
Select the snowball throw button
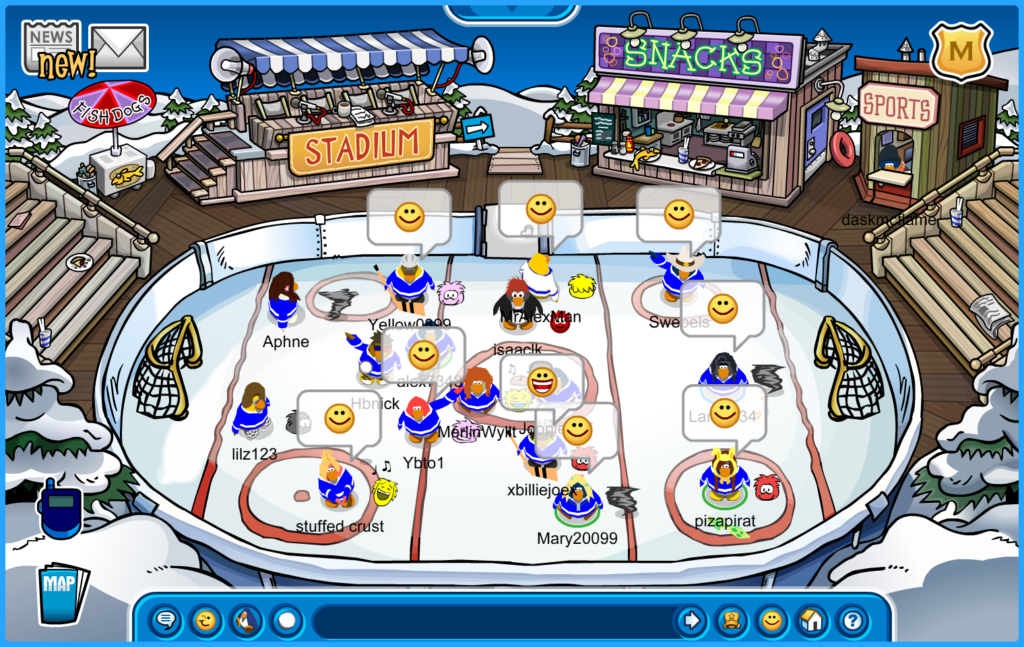[287, 621]
